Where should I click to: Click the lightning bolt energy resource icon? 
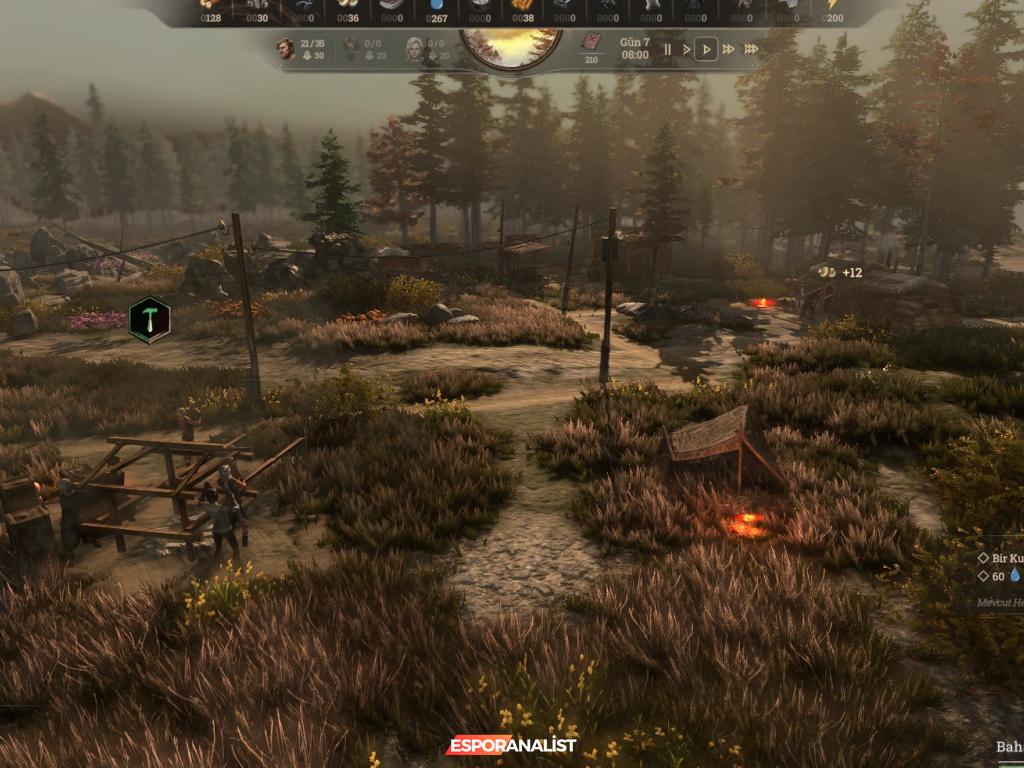[x=832, y=5]
